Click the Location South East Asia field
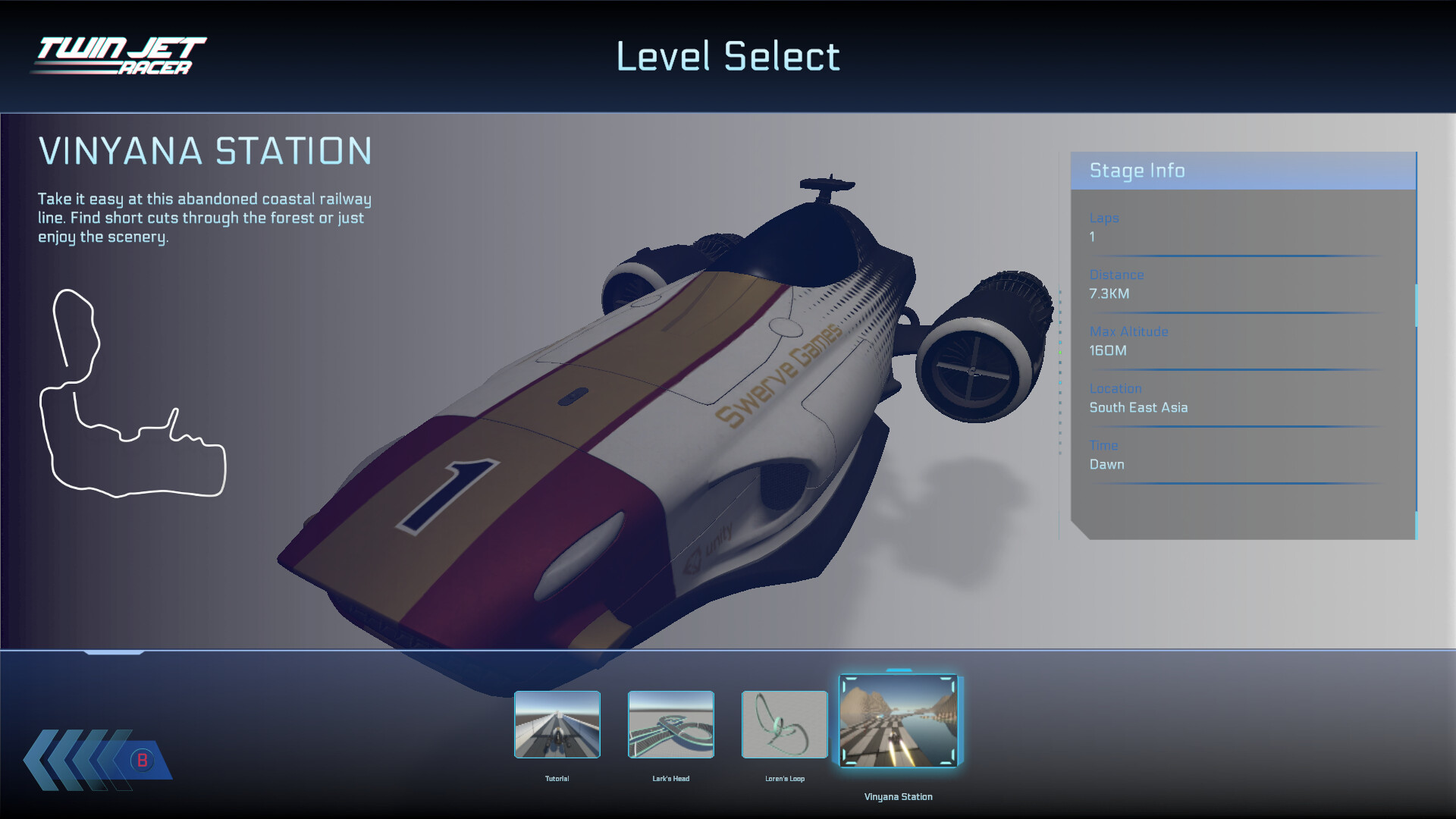Screen dimensions: 1456x819 1138,407
